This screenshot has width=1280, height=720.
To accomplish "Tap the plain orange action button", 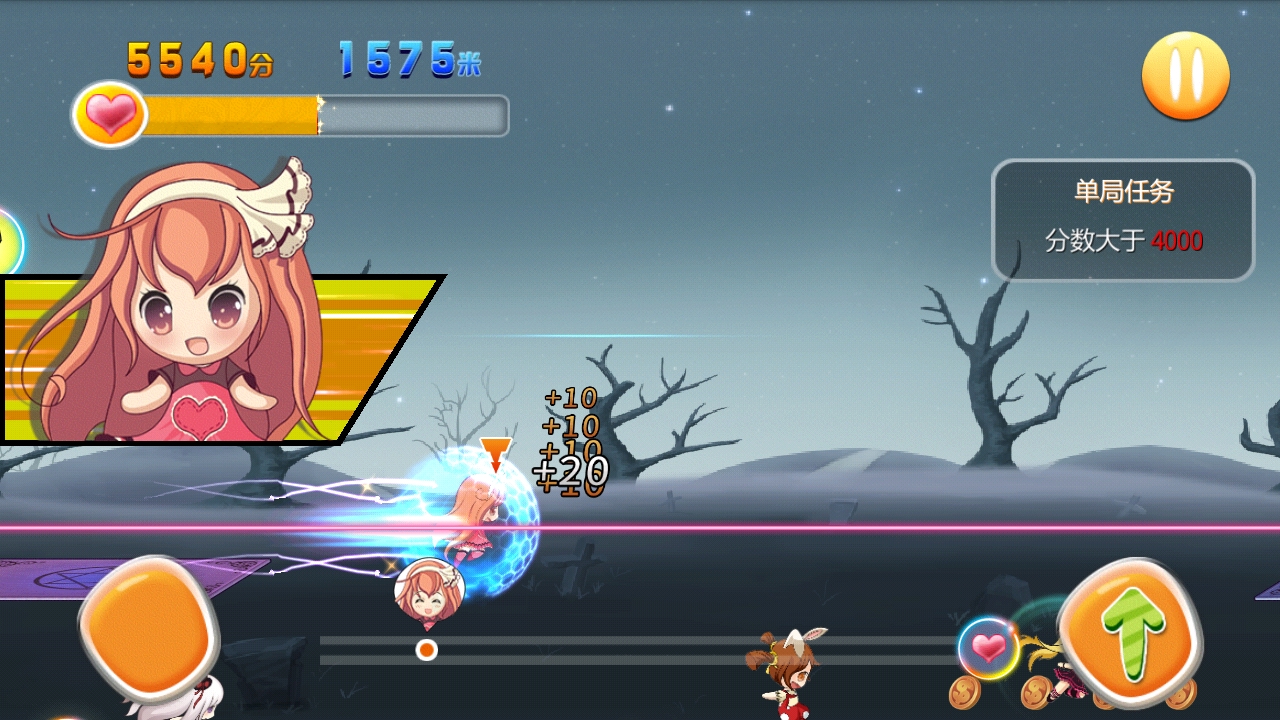I will 148,628.
